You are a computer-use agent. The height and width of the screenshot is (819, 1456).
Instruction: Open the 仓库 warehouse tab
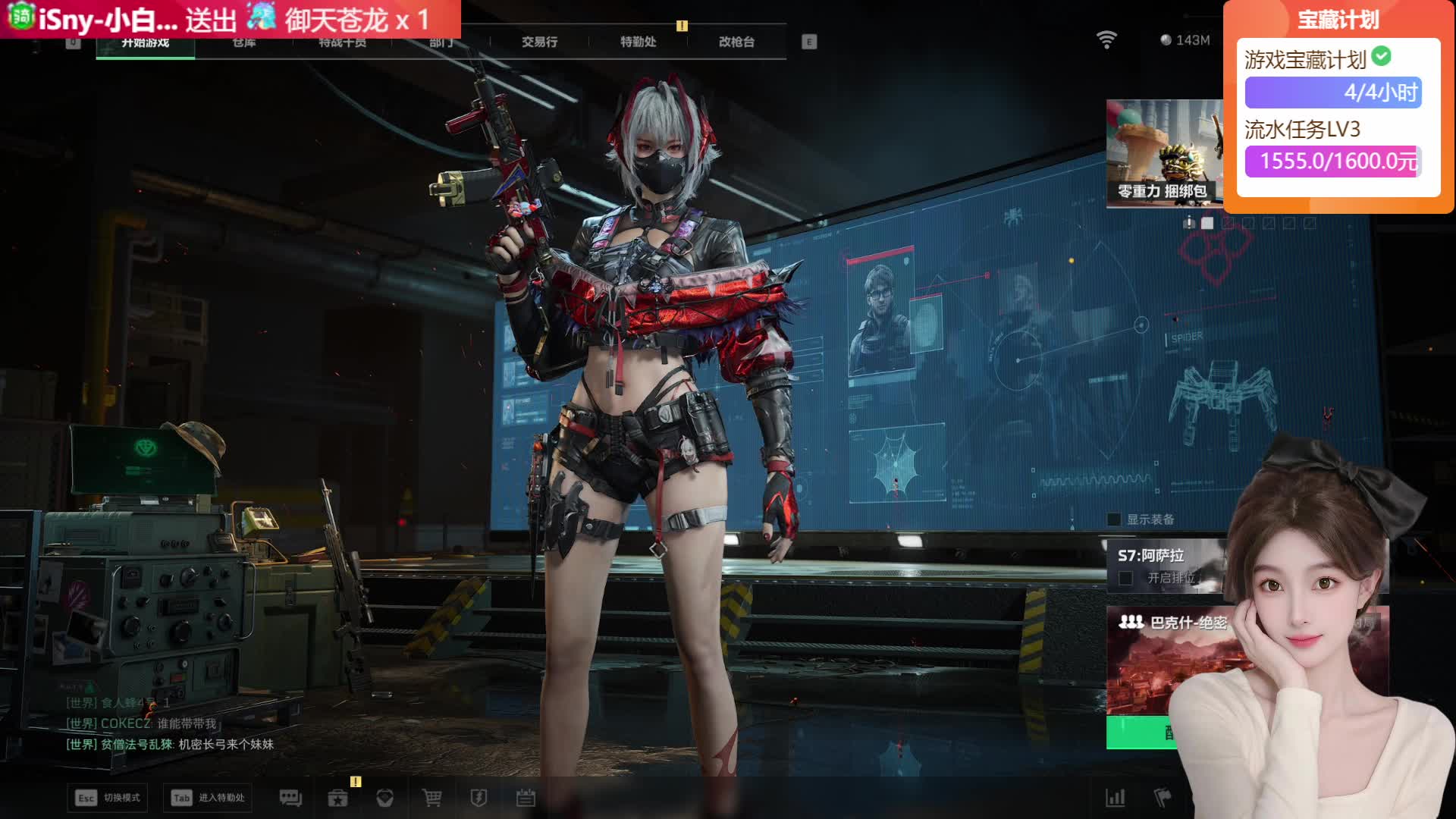(243, 43)
